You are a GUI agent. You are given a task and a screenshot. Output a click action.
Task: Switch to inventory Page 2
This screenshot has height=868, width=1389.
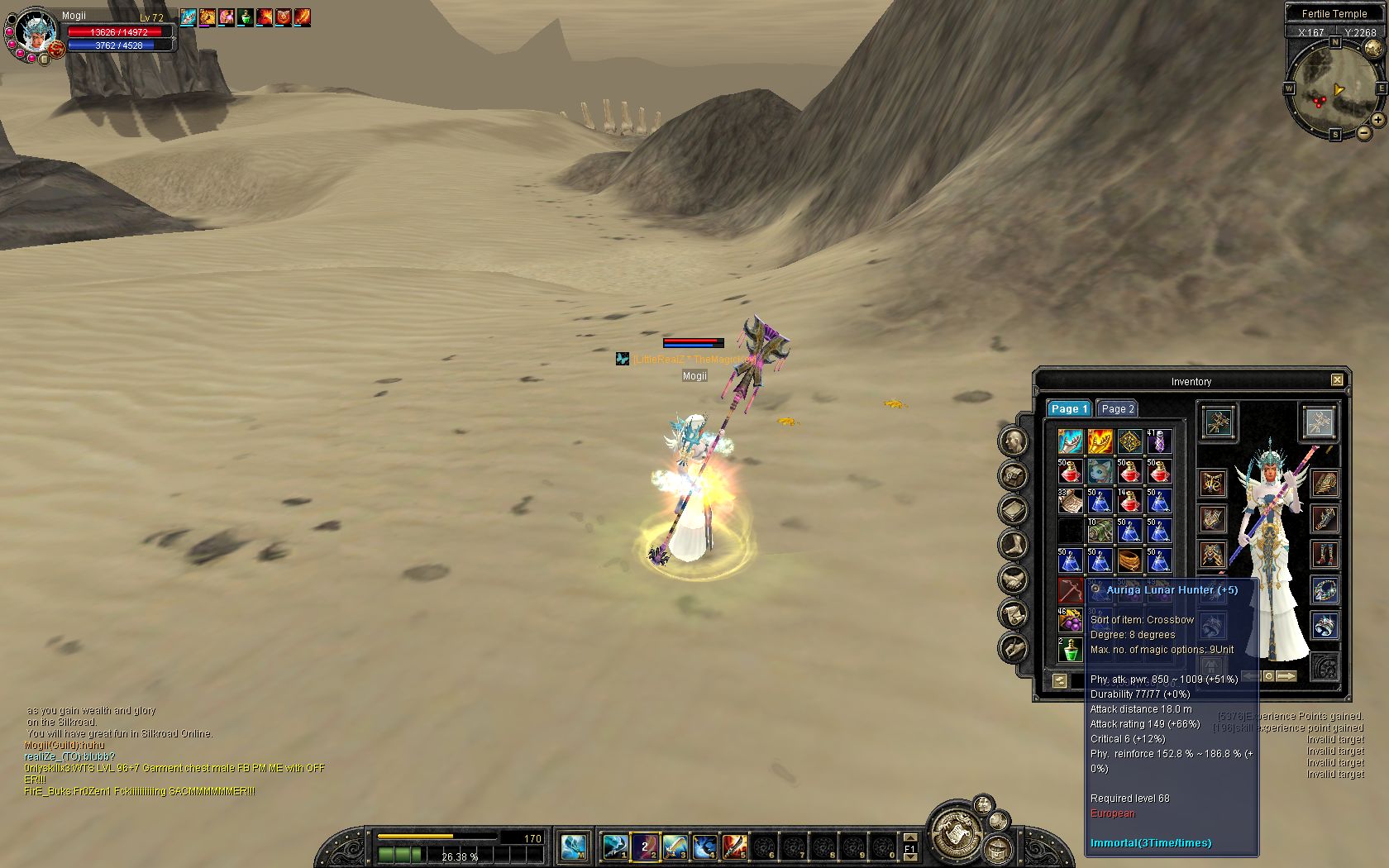1117,408
